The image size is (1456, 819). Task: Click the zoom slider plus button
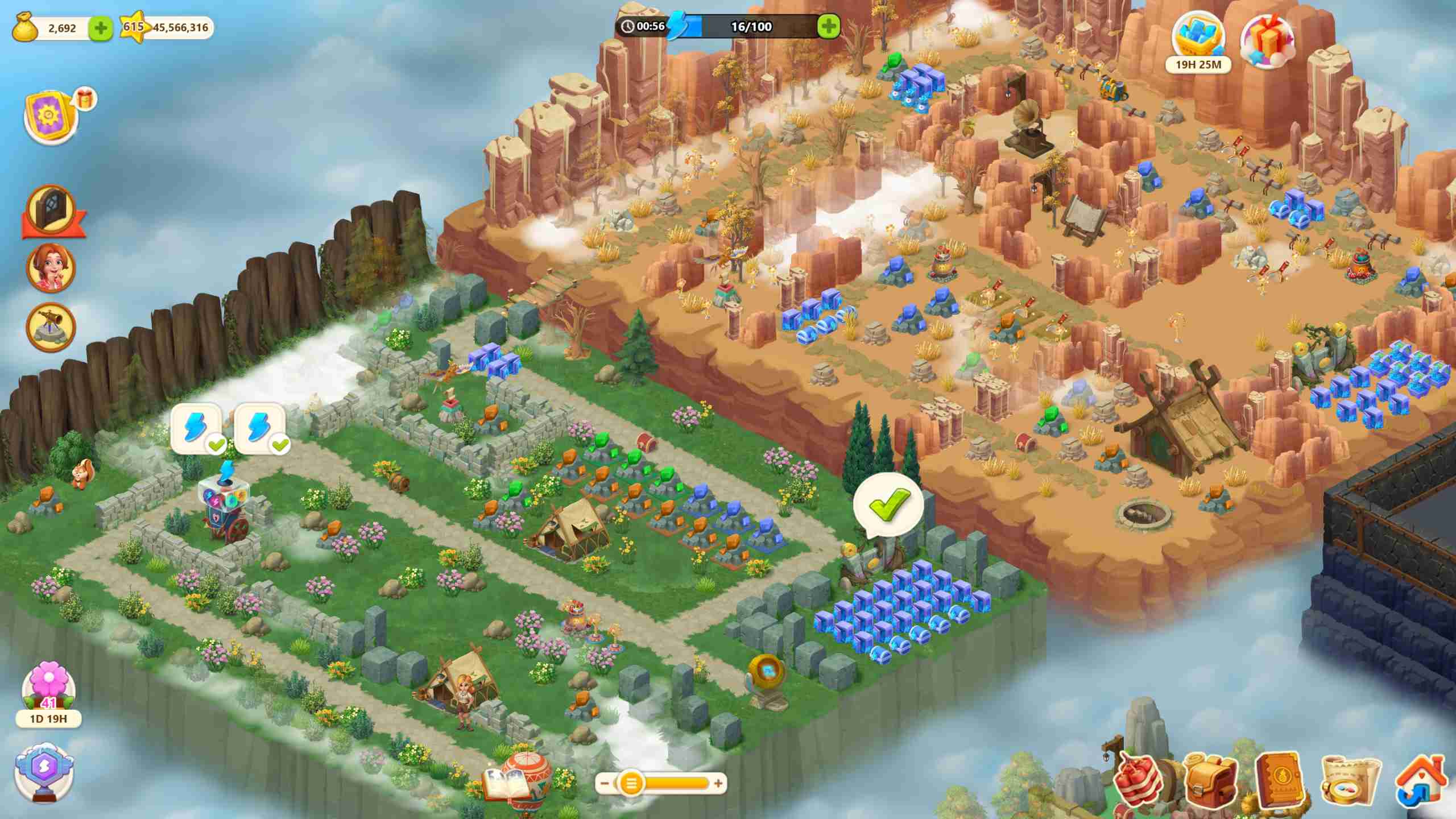(x=718, y=784)
